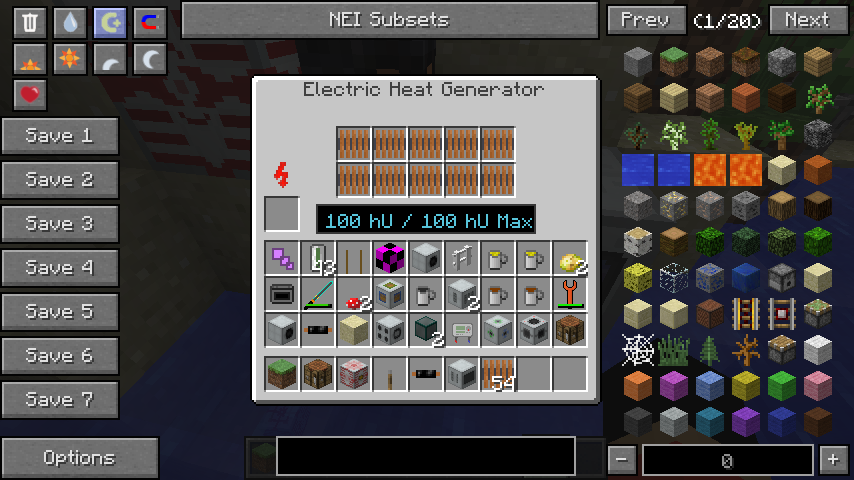The height and width of the screenshot is (480, 854).
Task: Select the magenta-black checkered block in inventory
Action: [x=390, y=258]
